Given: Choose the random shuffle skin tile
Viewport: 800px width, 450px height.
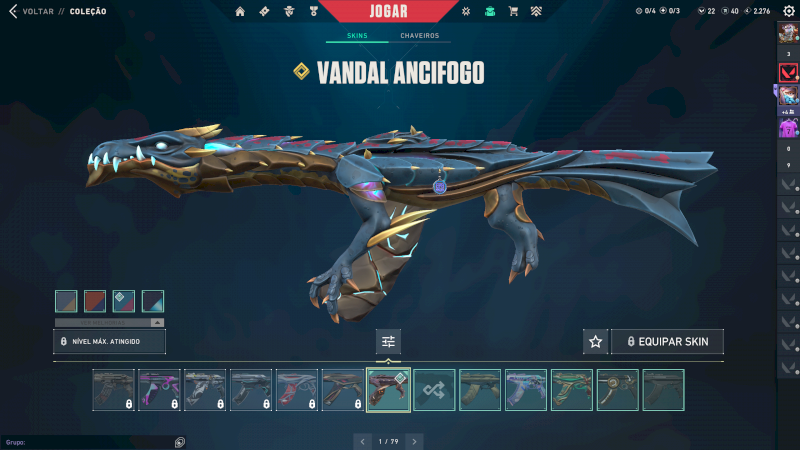Looking at the screenshot, I should [x=435, y=390].
